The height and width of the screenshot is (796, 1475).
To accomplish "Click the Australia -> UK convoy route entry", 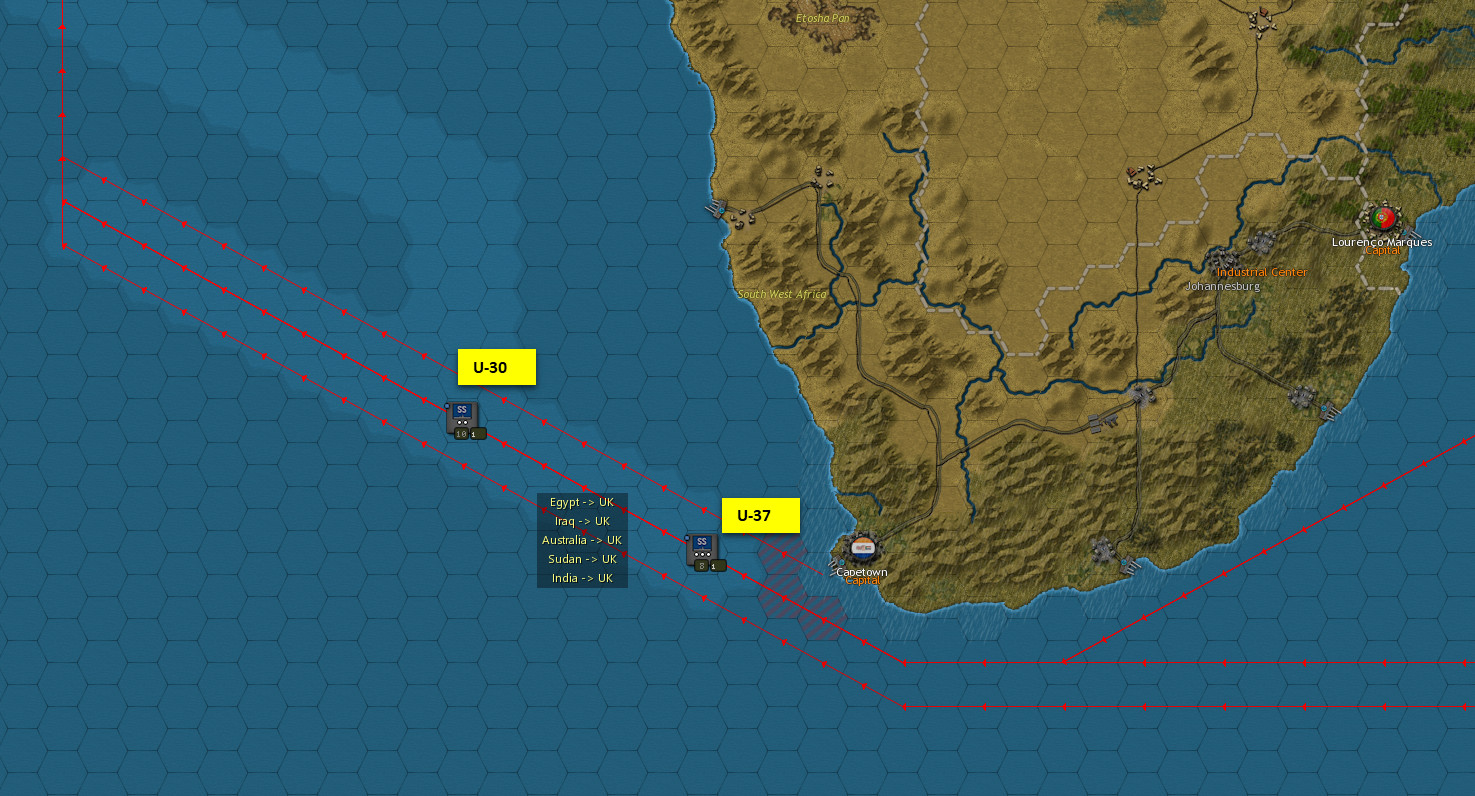I will [582, 540].
